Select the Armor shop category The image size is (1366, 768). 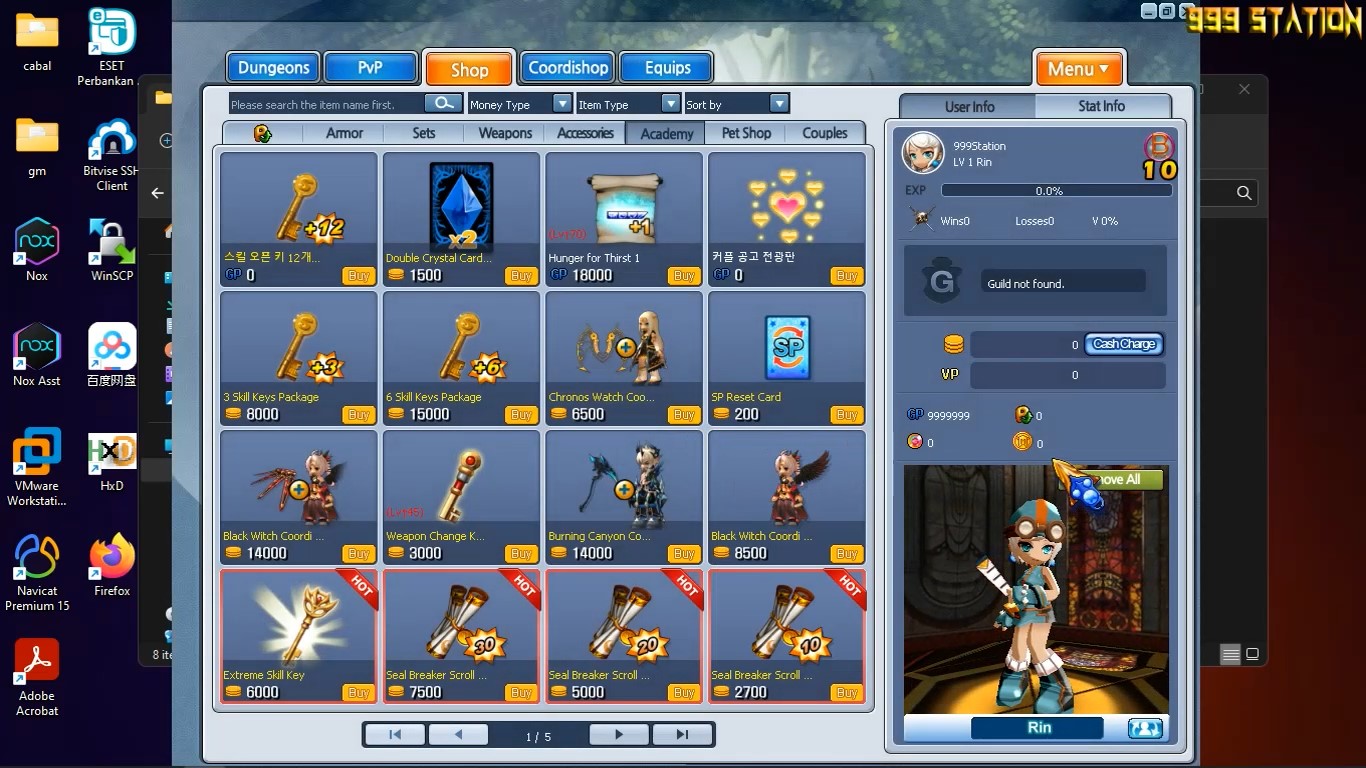click(x=344, y=133)
